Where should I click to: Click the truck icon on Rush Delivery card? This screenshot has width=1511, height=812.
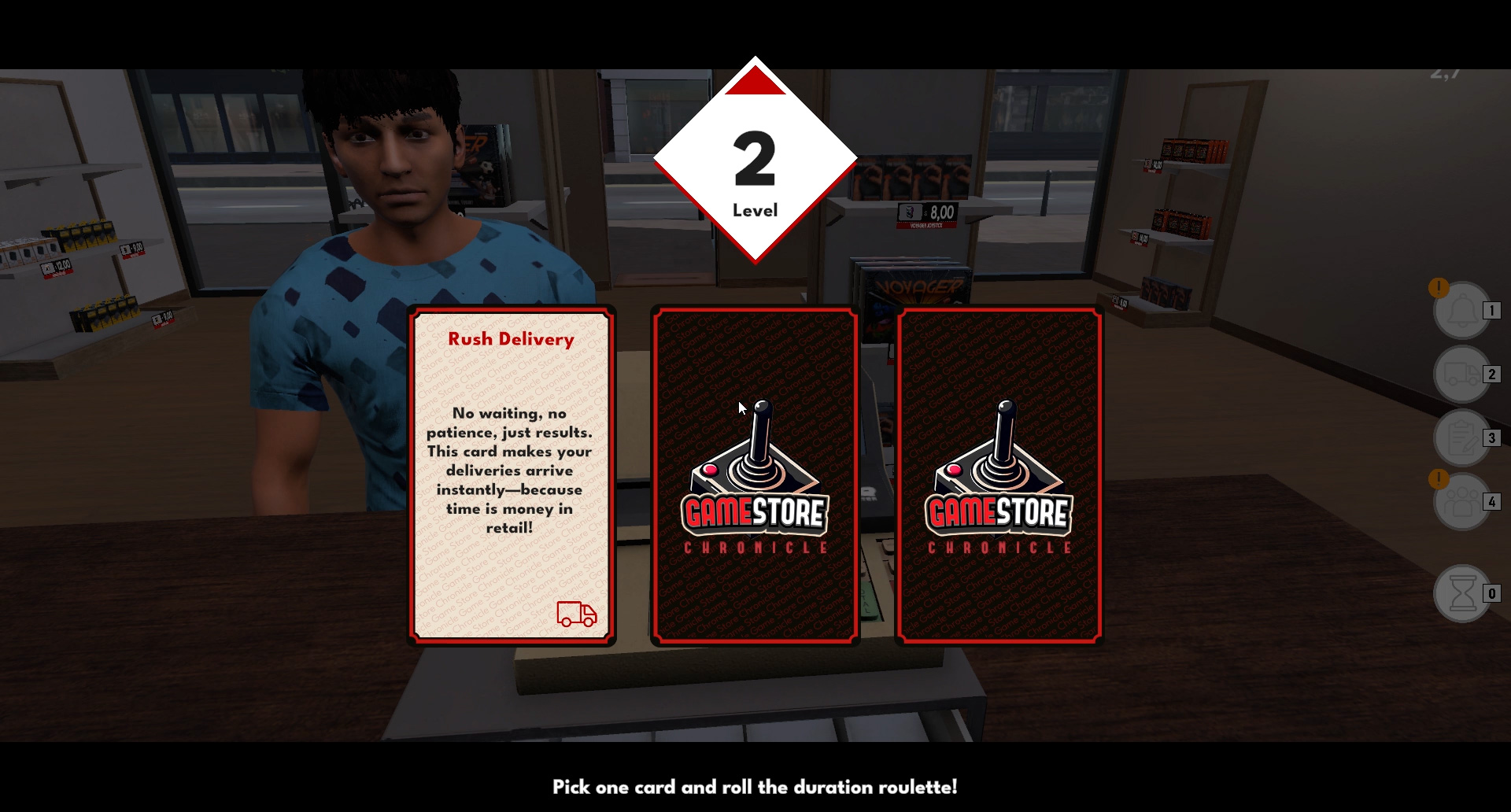(x=578, y=616)
